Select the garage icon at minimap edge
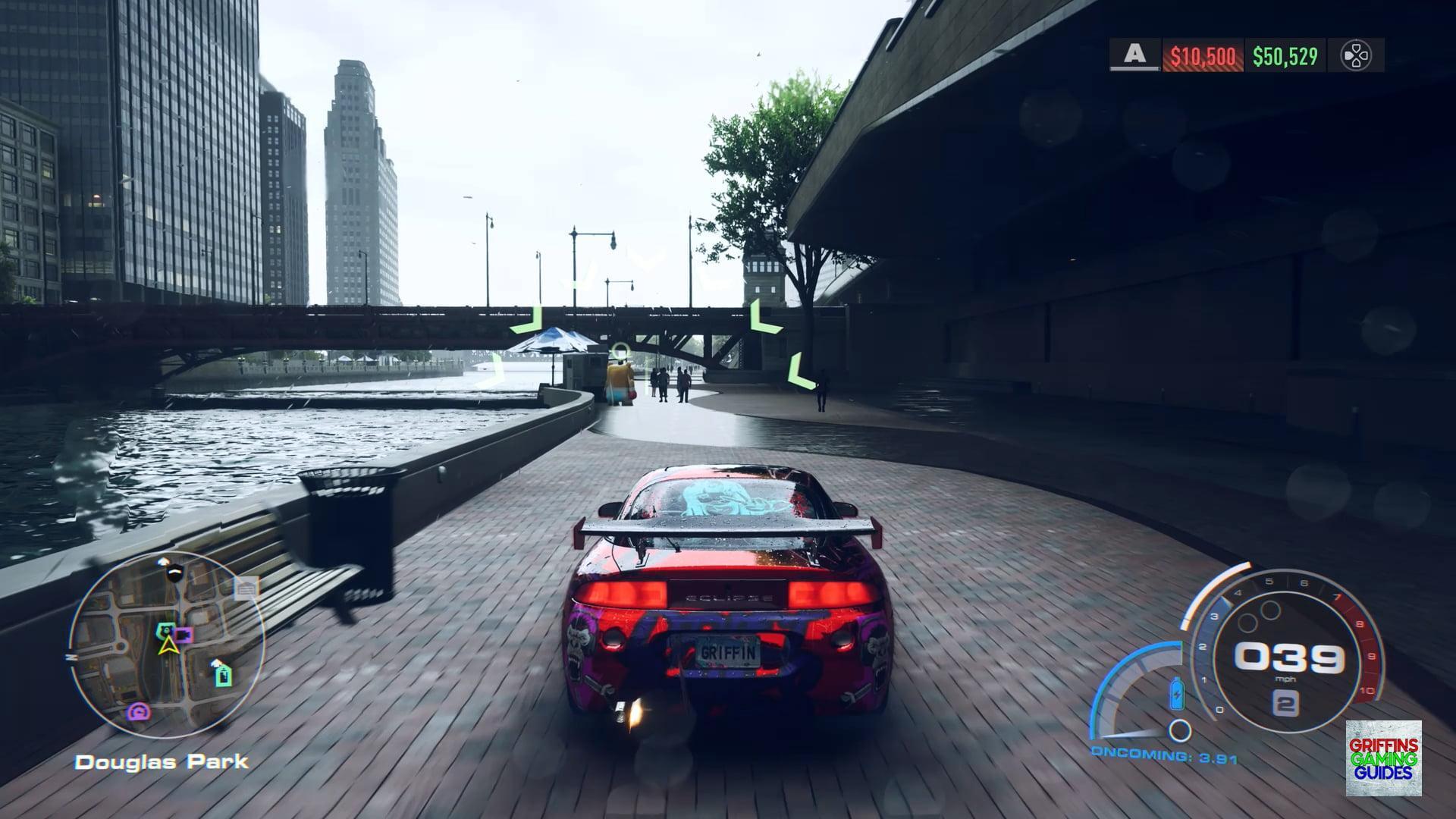Image resolution: width=1456 pixels, height=819 pixels. pos(246,588)
